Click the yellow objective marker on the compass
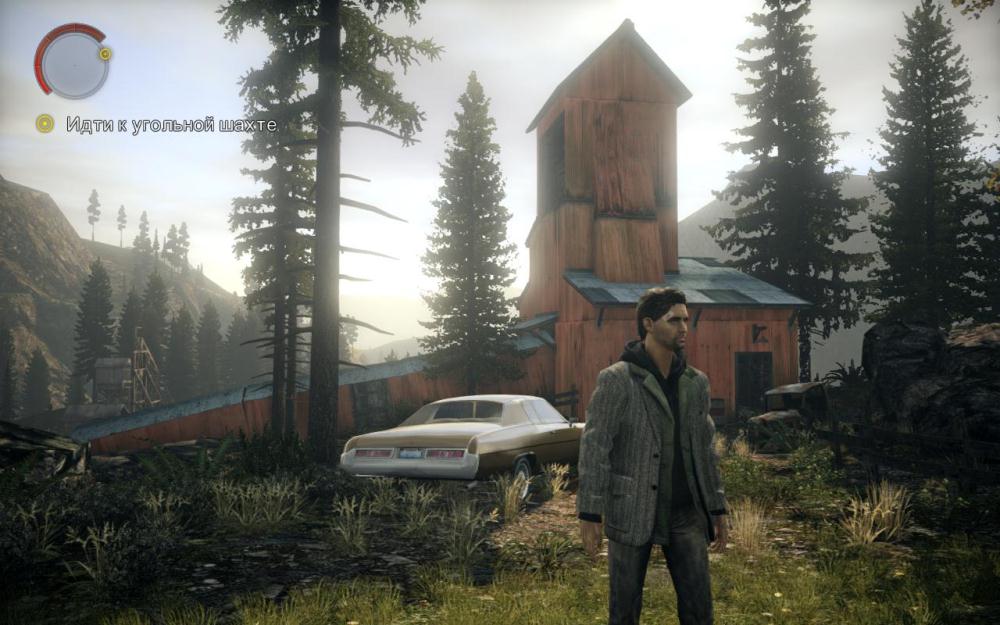 (105, 53)
